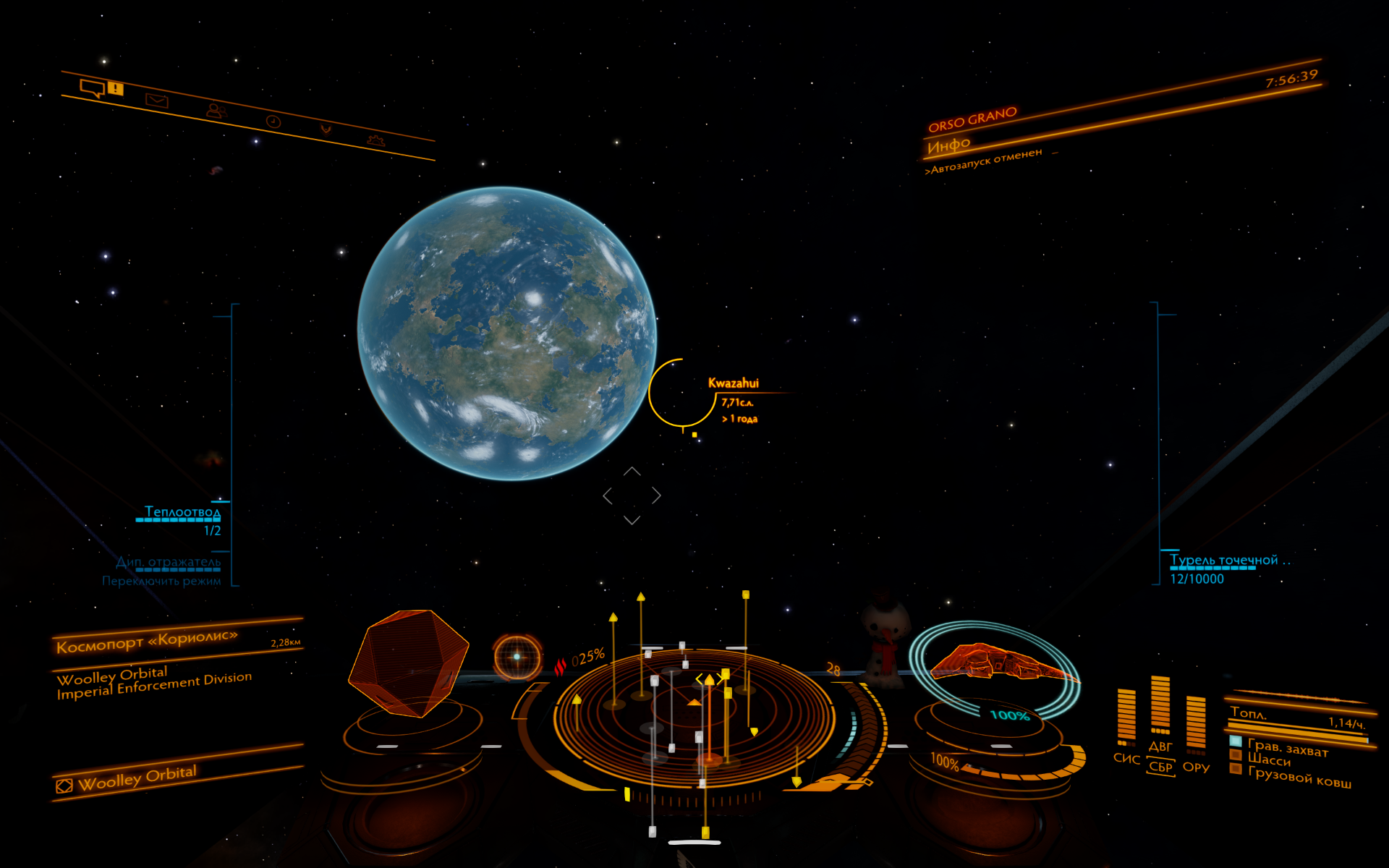Select the Kwazahui destination marker

[733, 383]
